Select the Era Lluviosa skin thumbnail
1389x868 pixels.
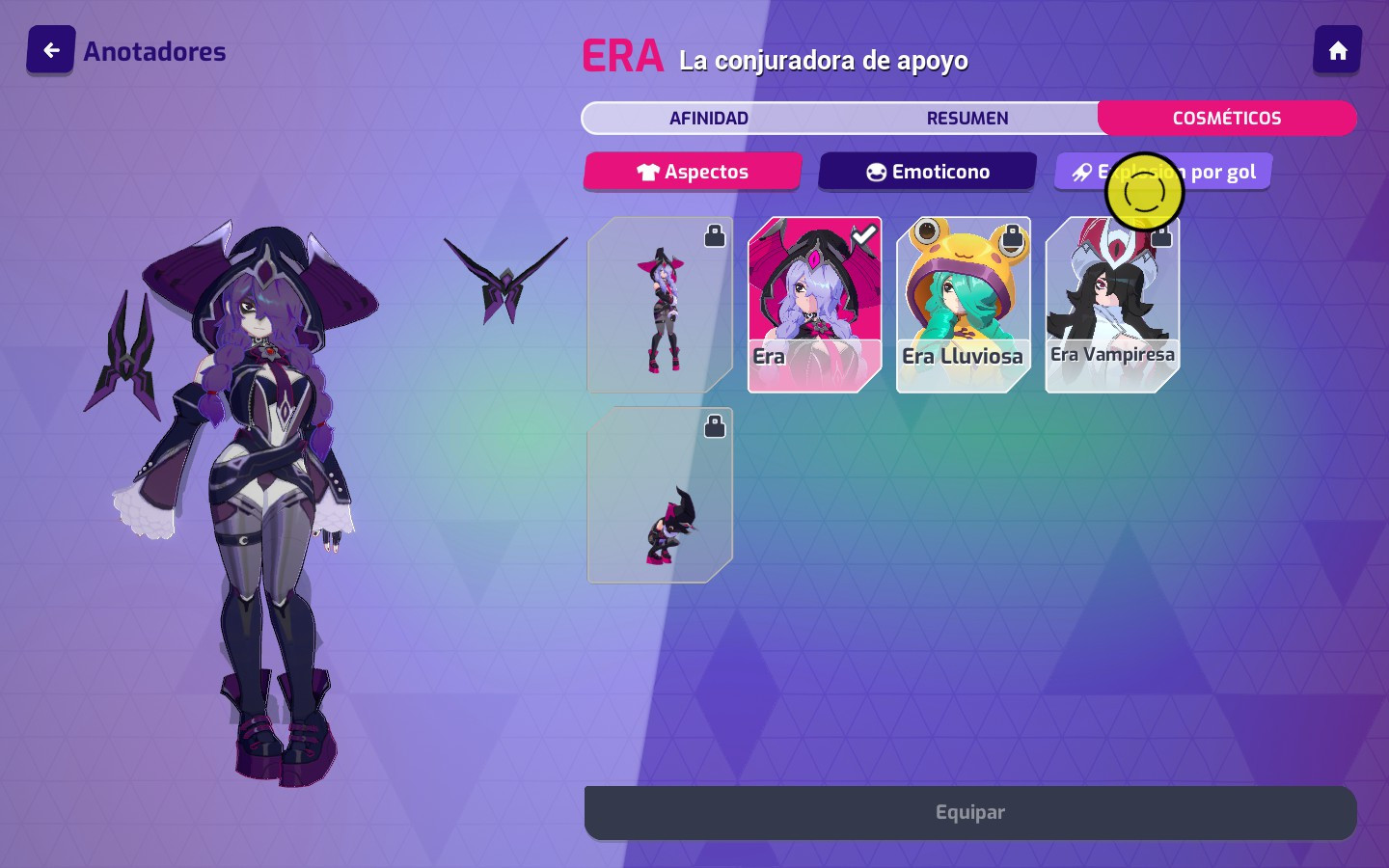pyautogui.click(x=963, y=305)
